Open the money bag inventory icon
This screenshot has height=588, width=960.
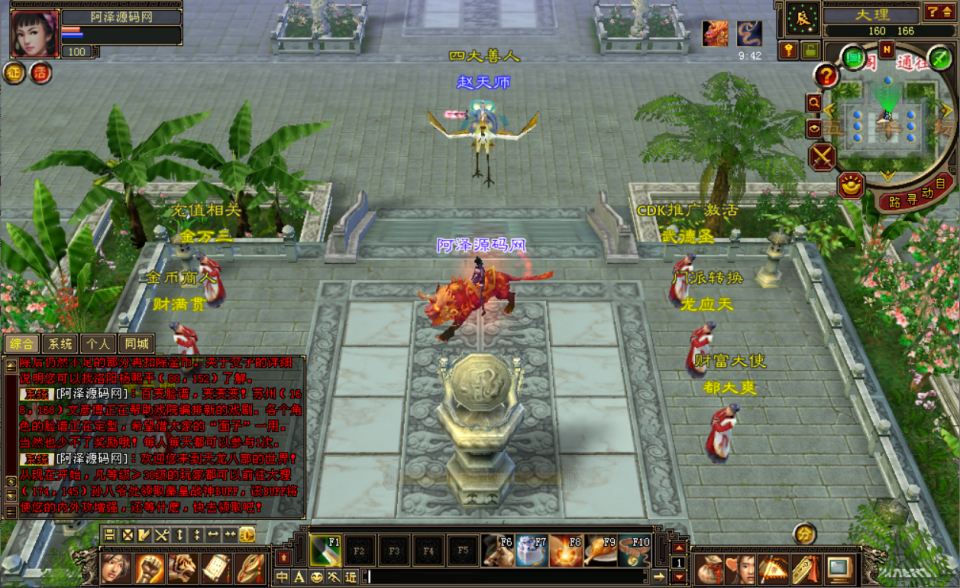[x=711, y=568]
